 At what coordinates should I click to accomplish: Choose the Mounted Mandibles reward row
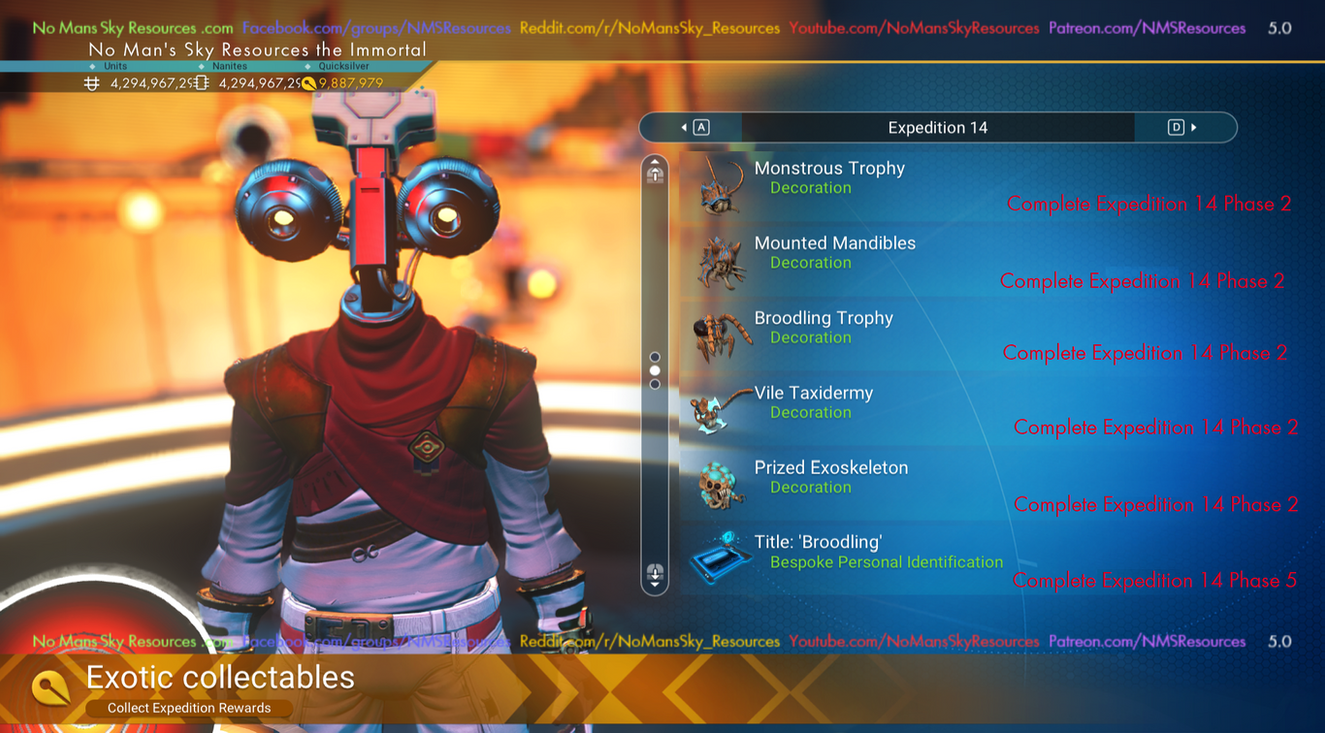click(x=834, y=253)
